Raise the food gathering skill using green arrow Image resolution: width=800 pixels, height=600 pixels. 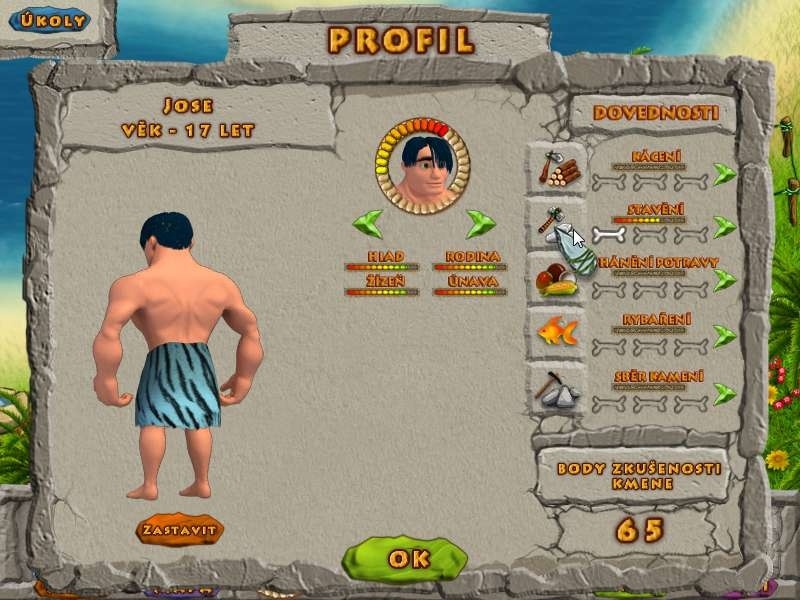coord(725,281)
